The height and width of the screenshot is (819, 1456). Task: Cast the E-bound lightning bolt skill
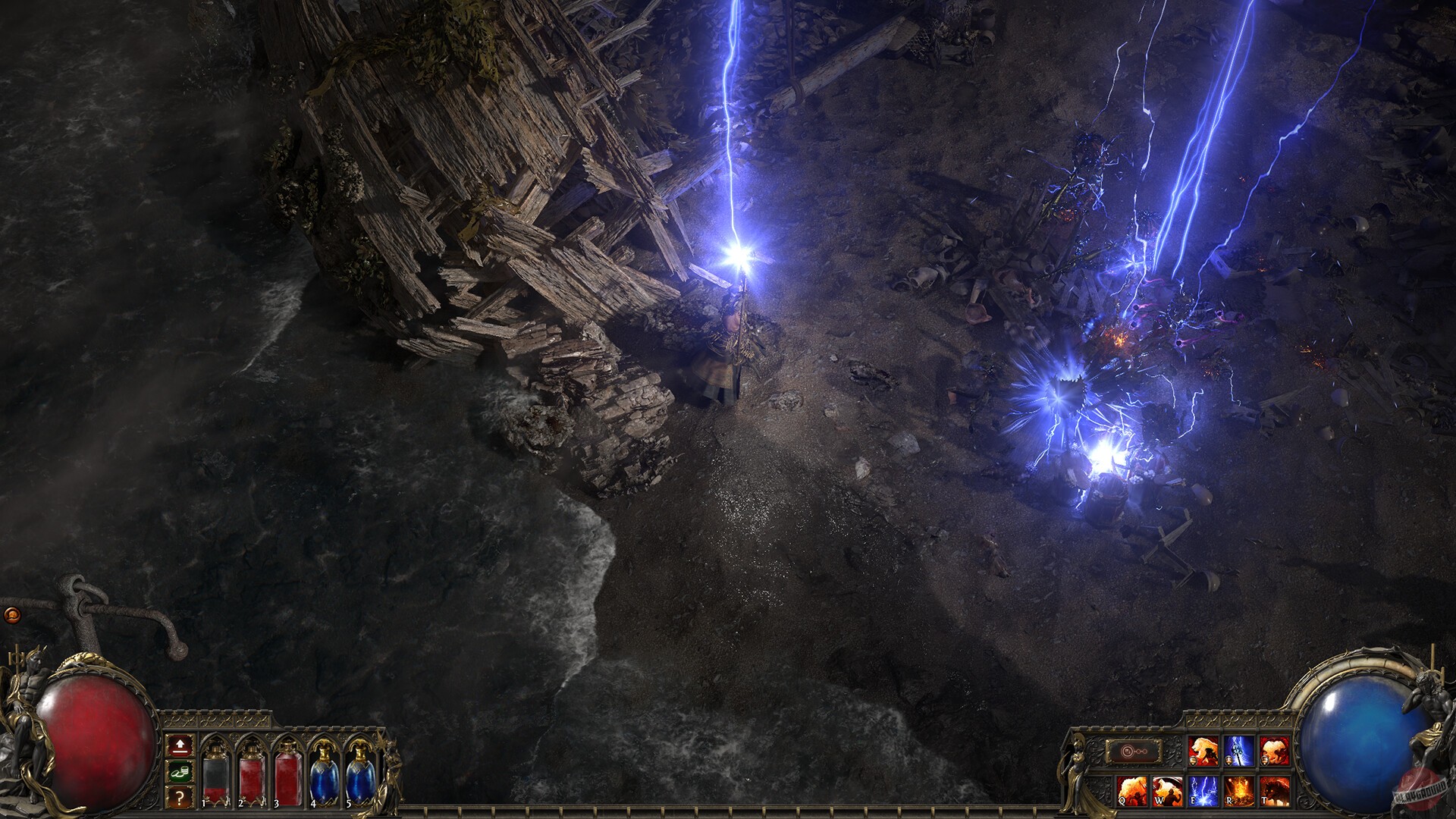(x=1203, y=792)
